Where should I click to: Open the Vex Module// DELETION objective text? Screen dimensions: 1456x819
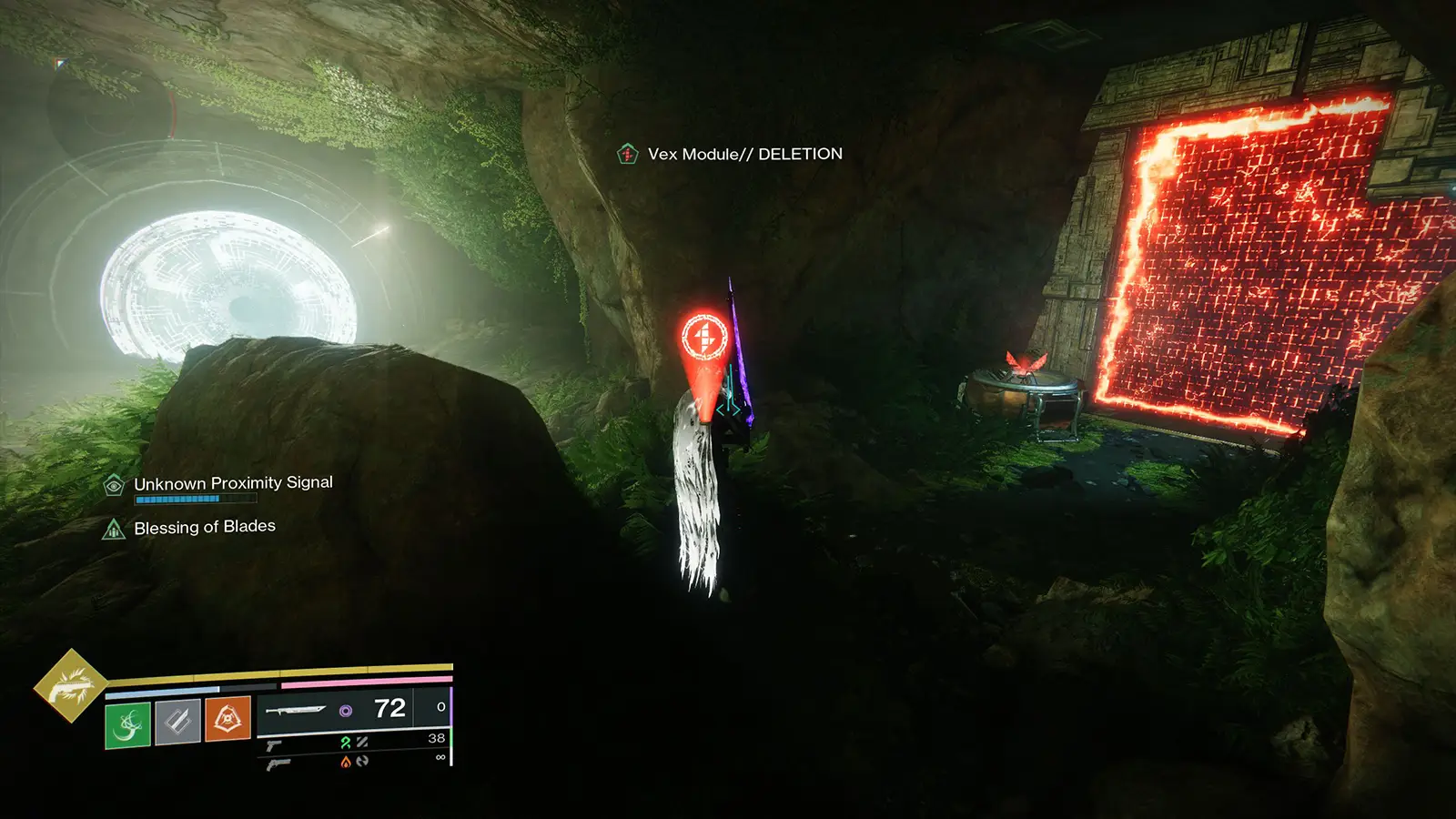(x=743, y=154)
